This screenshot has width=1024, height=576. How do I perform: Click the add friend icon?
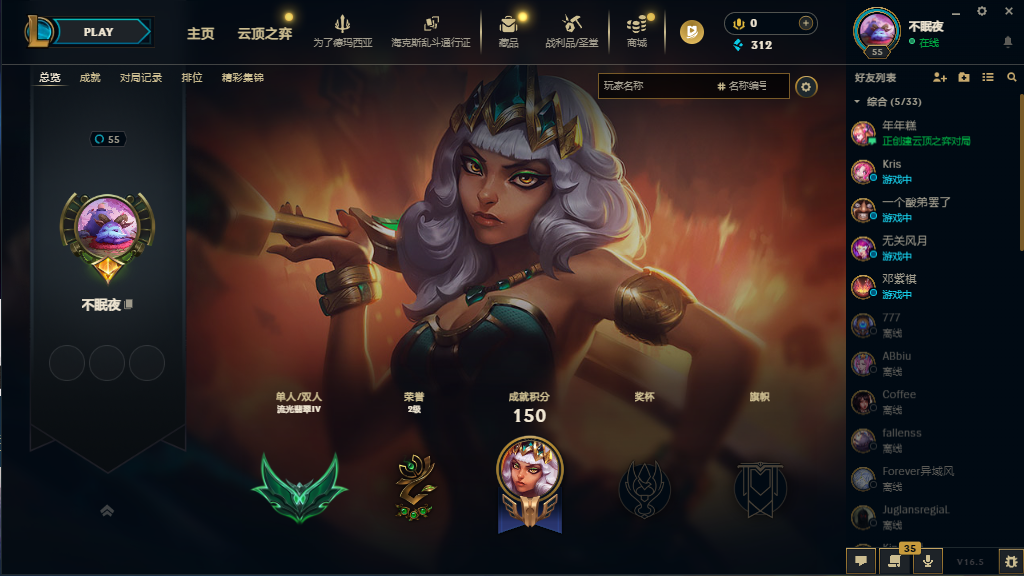point(939,77)
